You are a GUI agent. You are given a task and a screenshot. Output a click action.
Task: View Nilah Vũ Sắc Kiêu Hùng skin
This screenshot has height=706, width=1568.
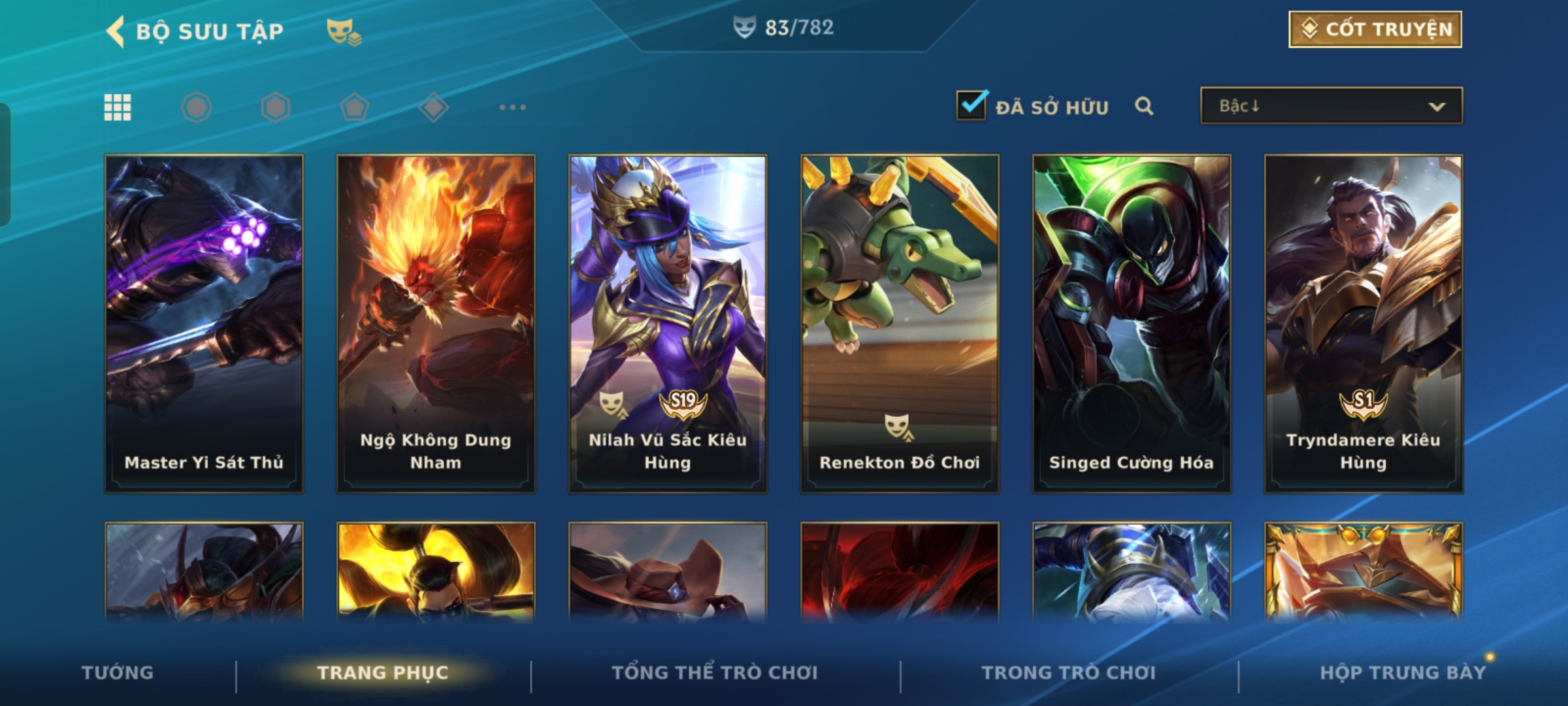pyautogui.click(x=668, y=324)
